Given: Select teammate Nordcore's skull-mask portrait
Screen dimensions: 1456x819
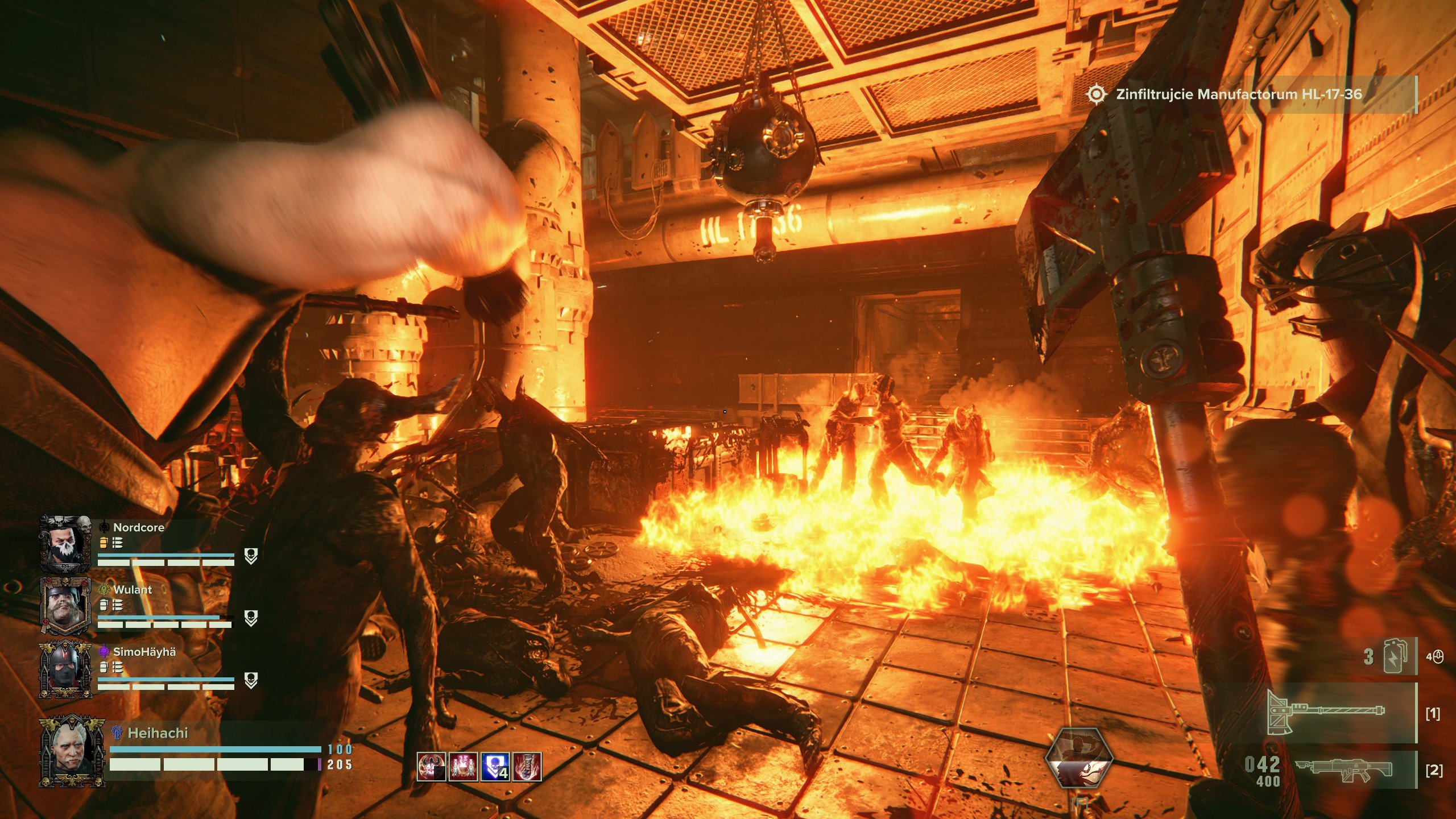Looking at the screenshot, I should 65,544.
